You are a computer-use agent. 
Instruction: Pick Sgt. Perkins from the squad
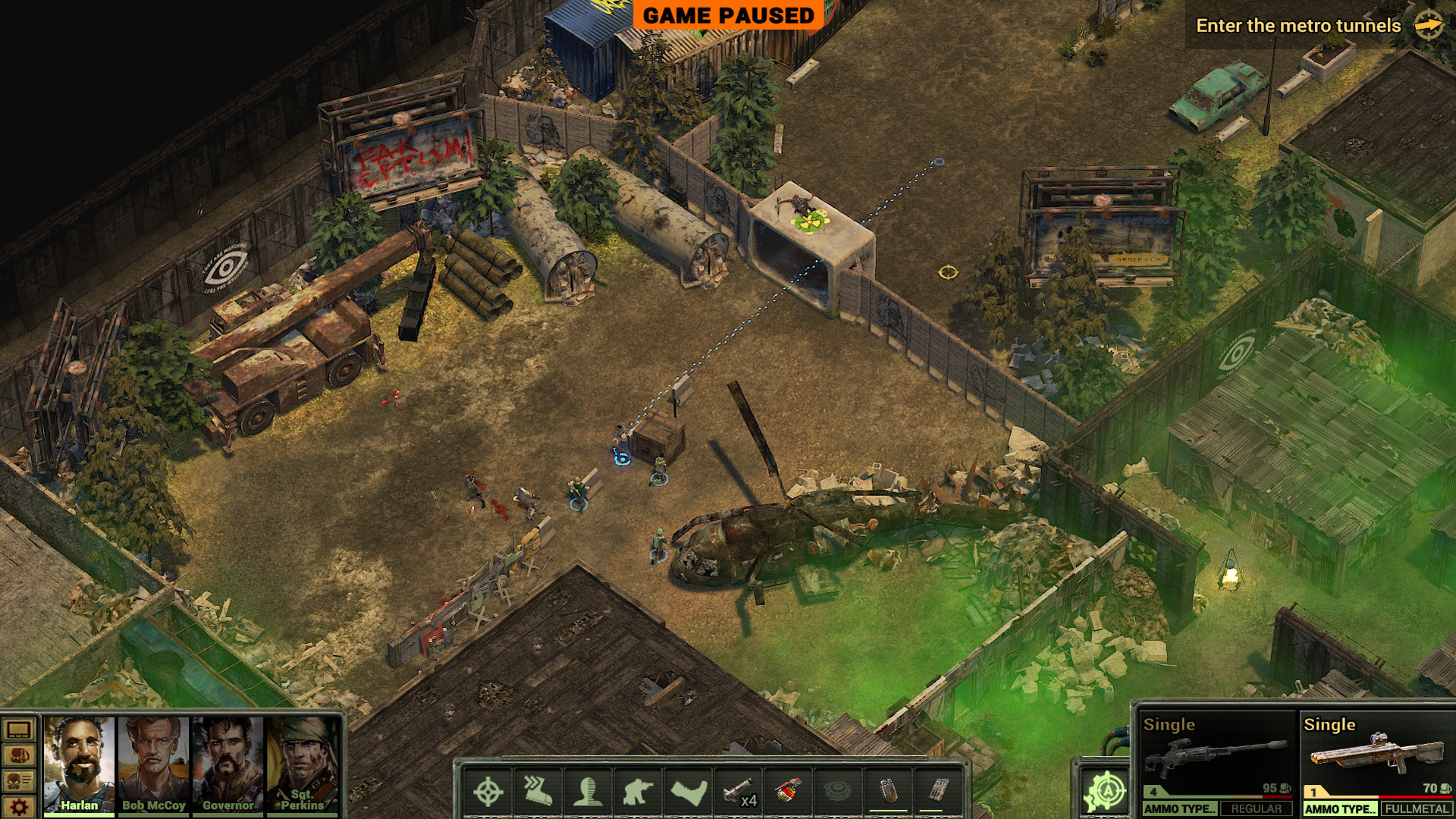301,762
